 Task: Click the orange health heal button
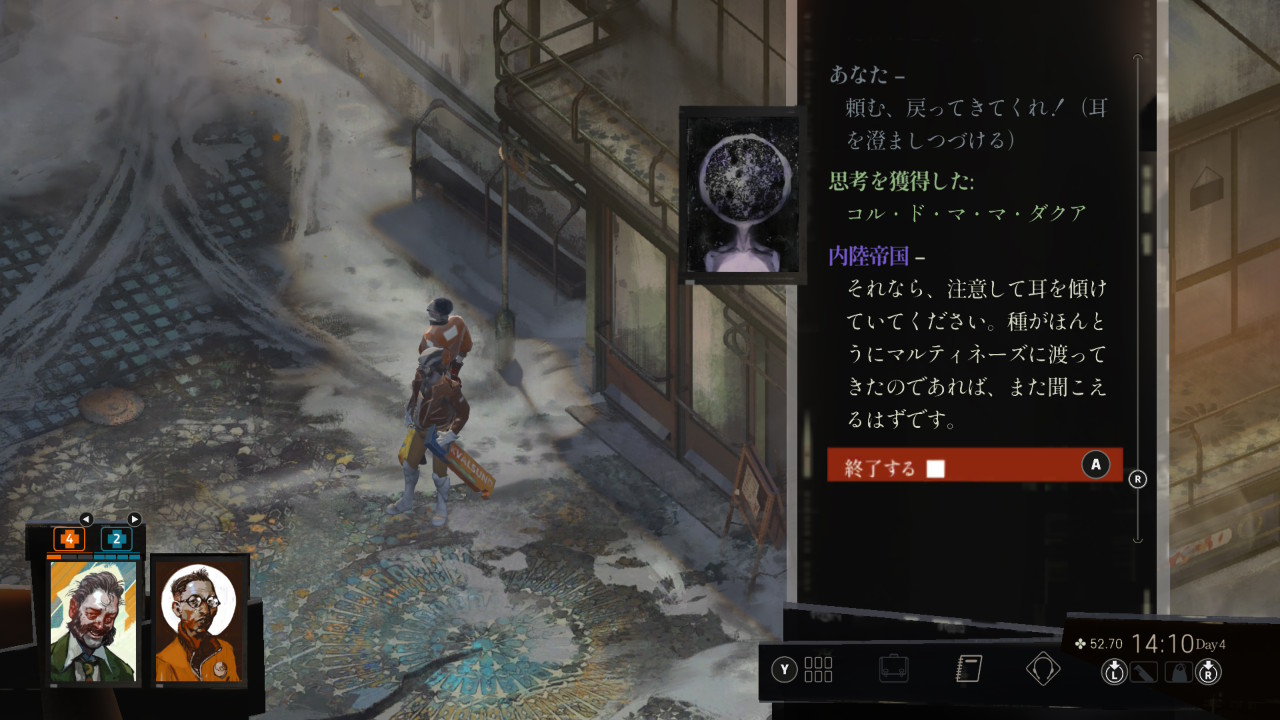coord(69,539)
